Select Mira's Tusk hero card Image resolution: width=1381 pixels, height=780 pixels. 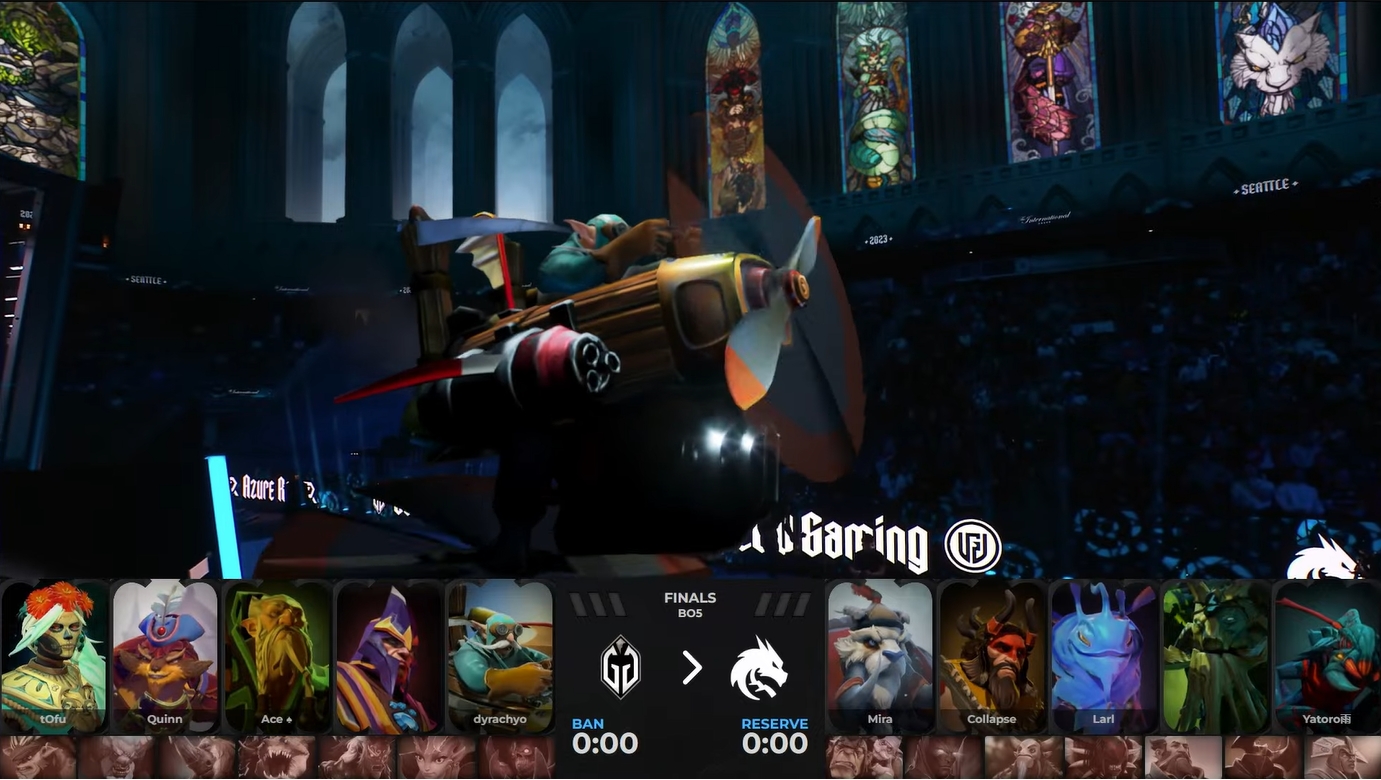coord(880,656)
